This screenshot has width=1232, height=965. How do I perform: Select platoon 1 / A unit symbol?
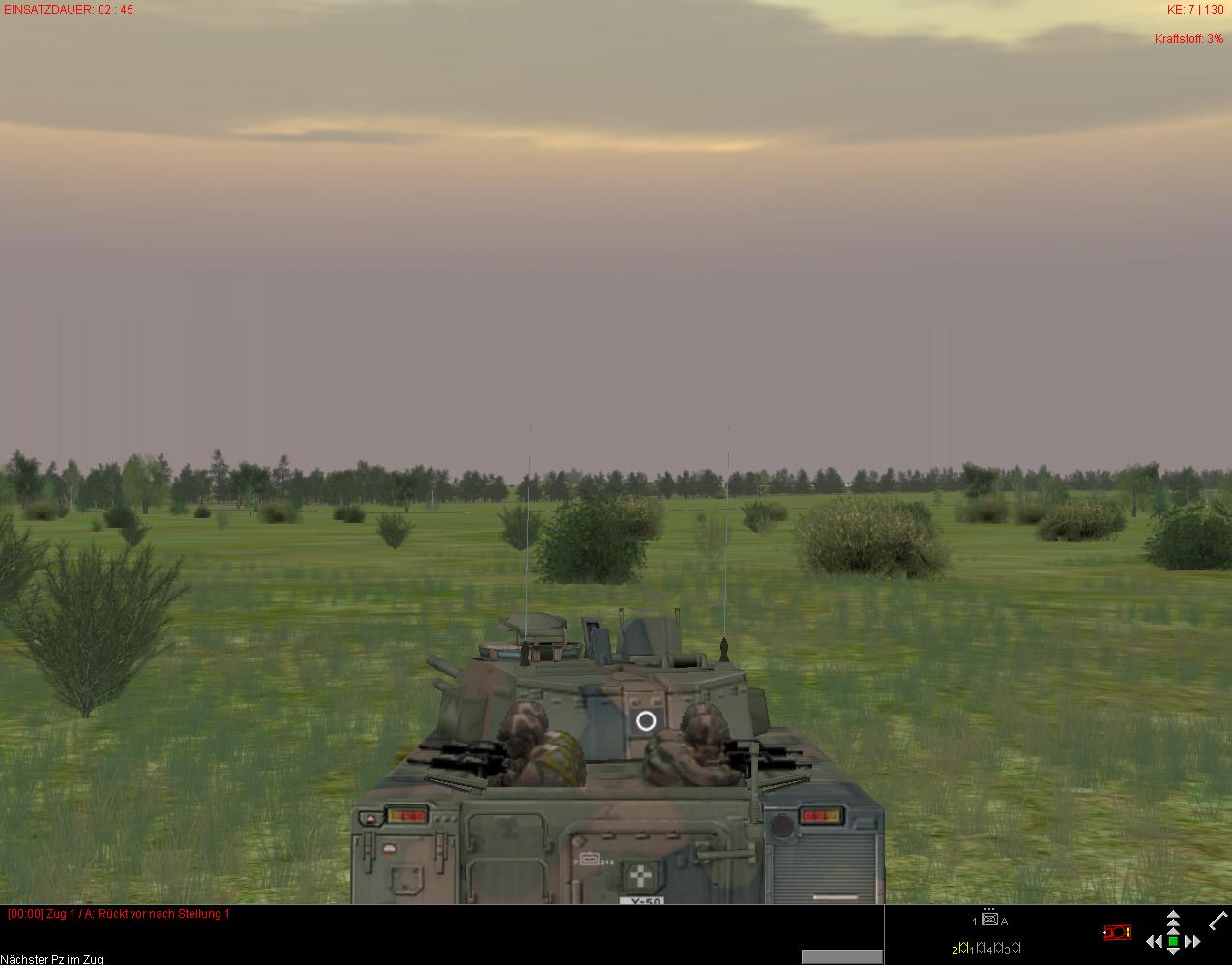tap(989, 920)
